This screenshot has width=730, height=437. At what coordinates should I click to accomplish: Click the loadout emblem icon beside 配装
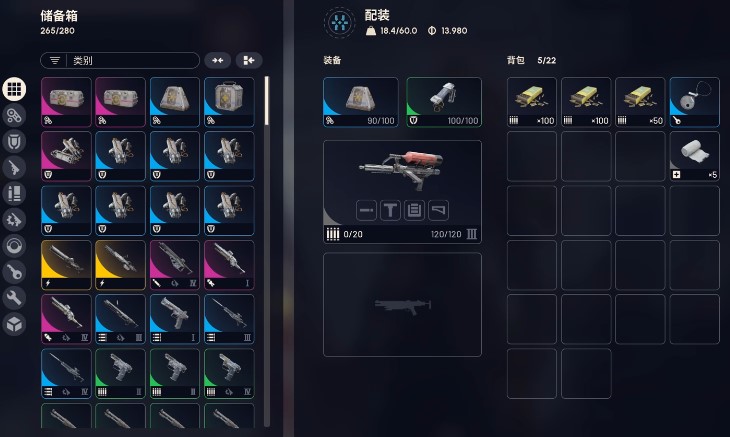point(342,22)
